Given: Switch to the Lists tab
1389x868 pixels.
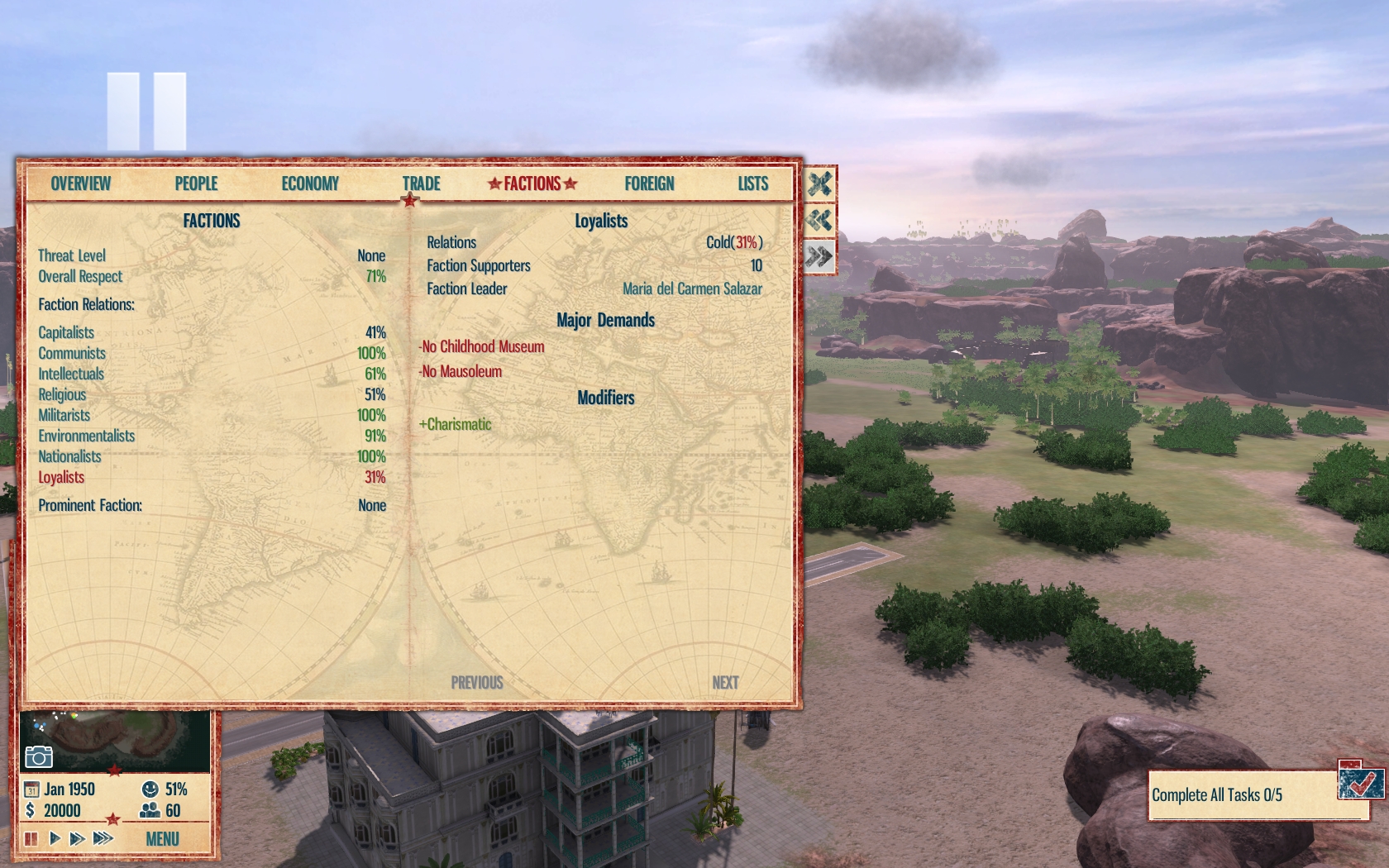Looking at the screenshot, I should [752, 184].
